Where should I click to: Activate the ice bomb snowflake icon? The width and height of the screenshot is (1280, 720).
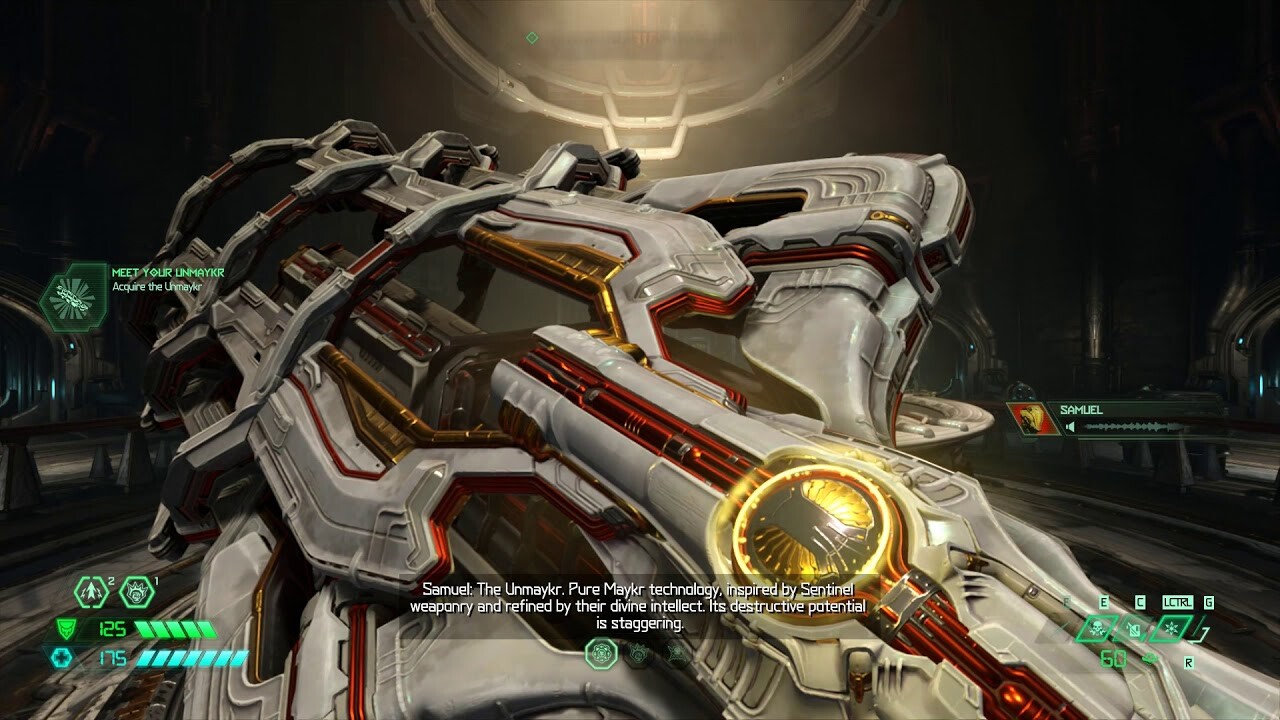[x=1170, y=629]
